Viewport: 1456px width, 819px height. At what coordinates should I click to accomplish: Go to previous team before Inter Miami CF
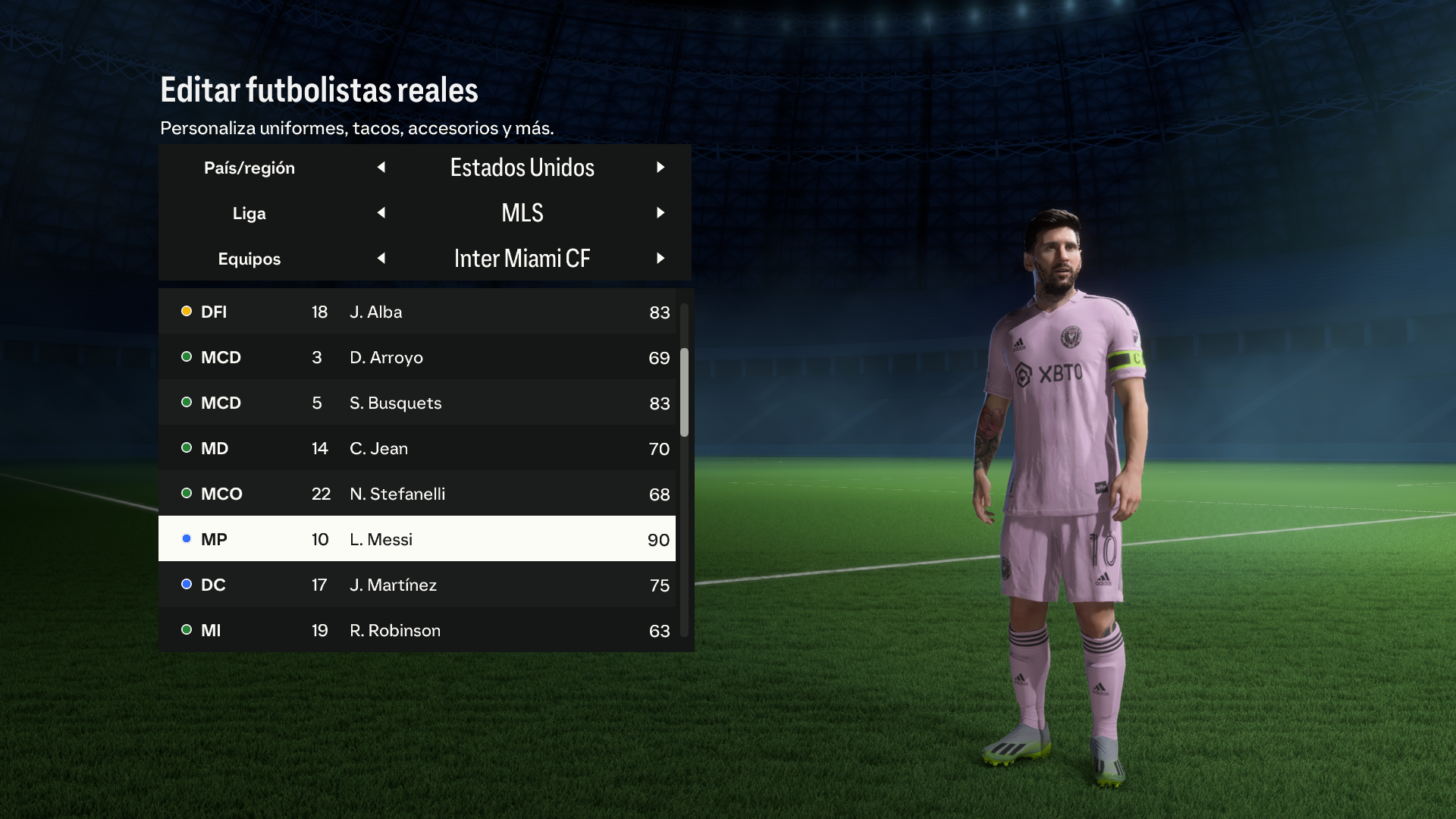click(381, 259)
